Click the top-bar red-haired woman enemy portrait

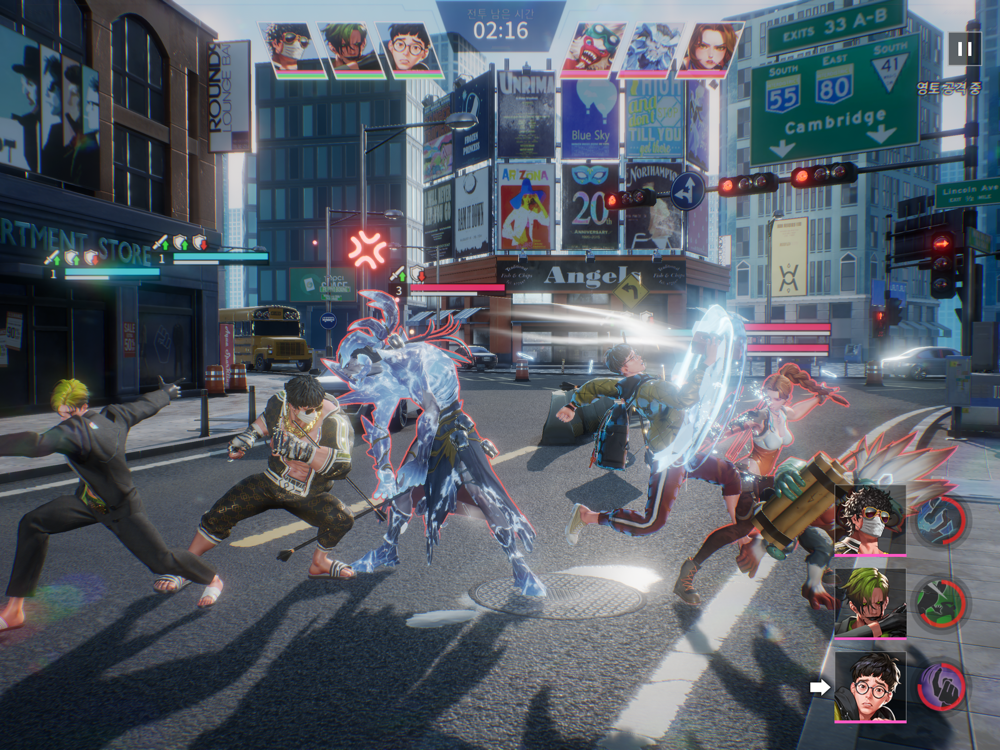pyautogui.click(x=710, y=49)
